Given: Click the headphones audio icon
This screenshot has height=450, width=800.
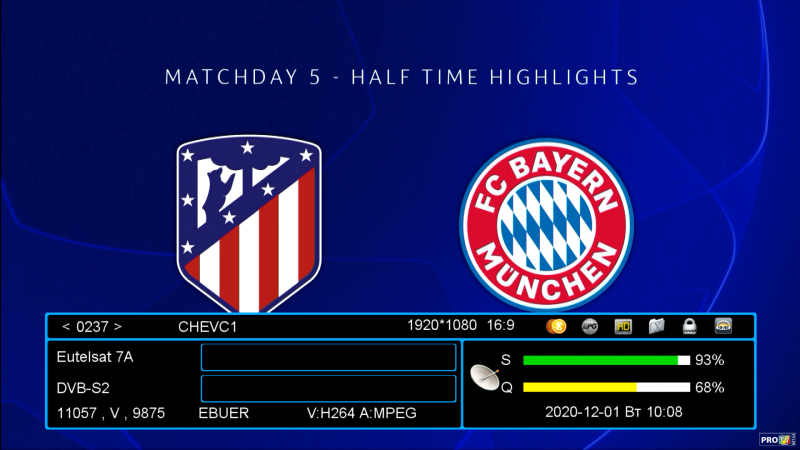Looking at the screenshot, I should (722, 326).
